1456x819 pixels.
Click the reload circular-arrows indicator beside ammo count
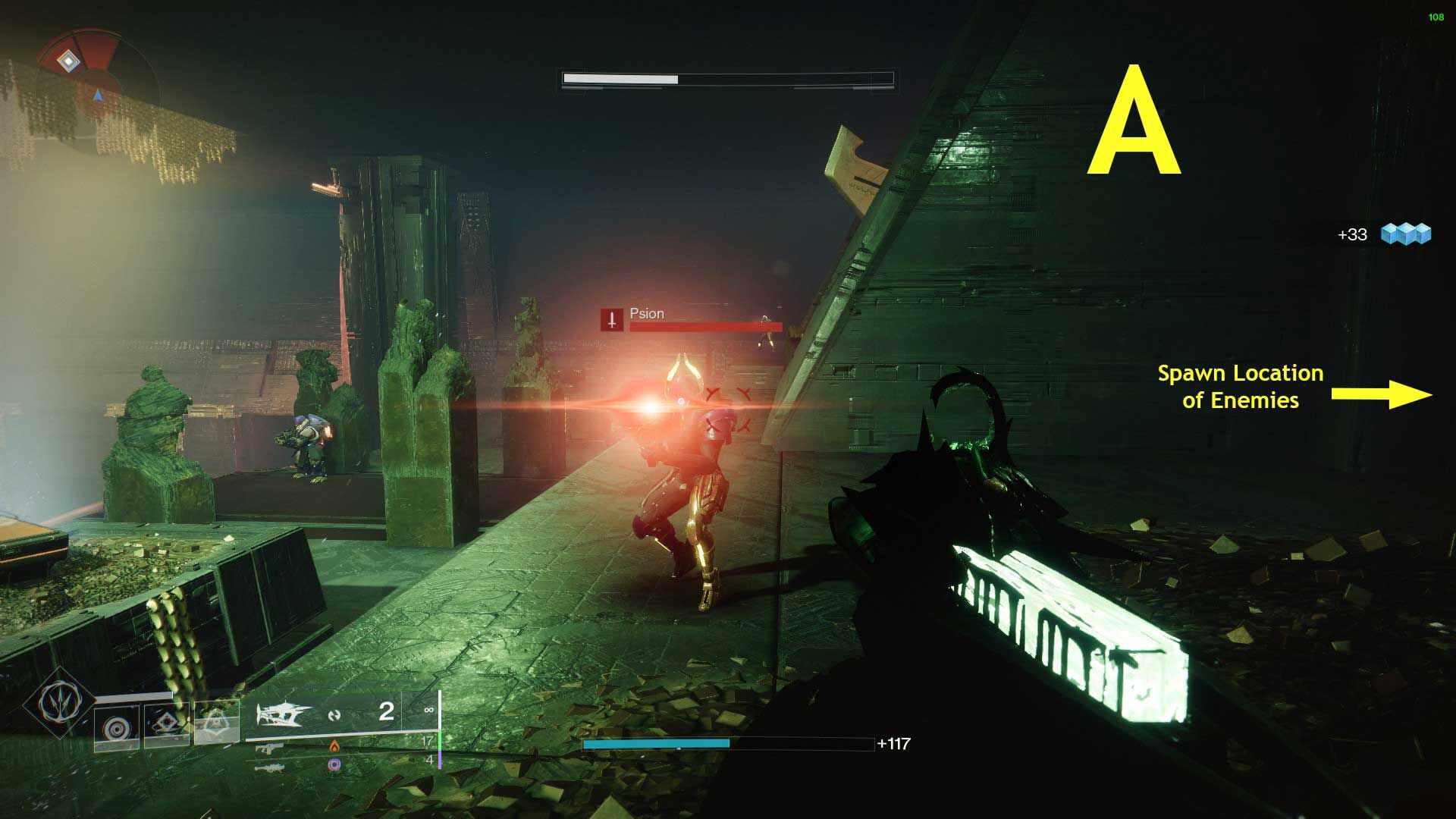(x=332, y=715)
